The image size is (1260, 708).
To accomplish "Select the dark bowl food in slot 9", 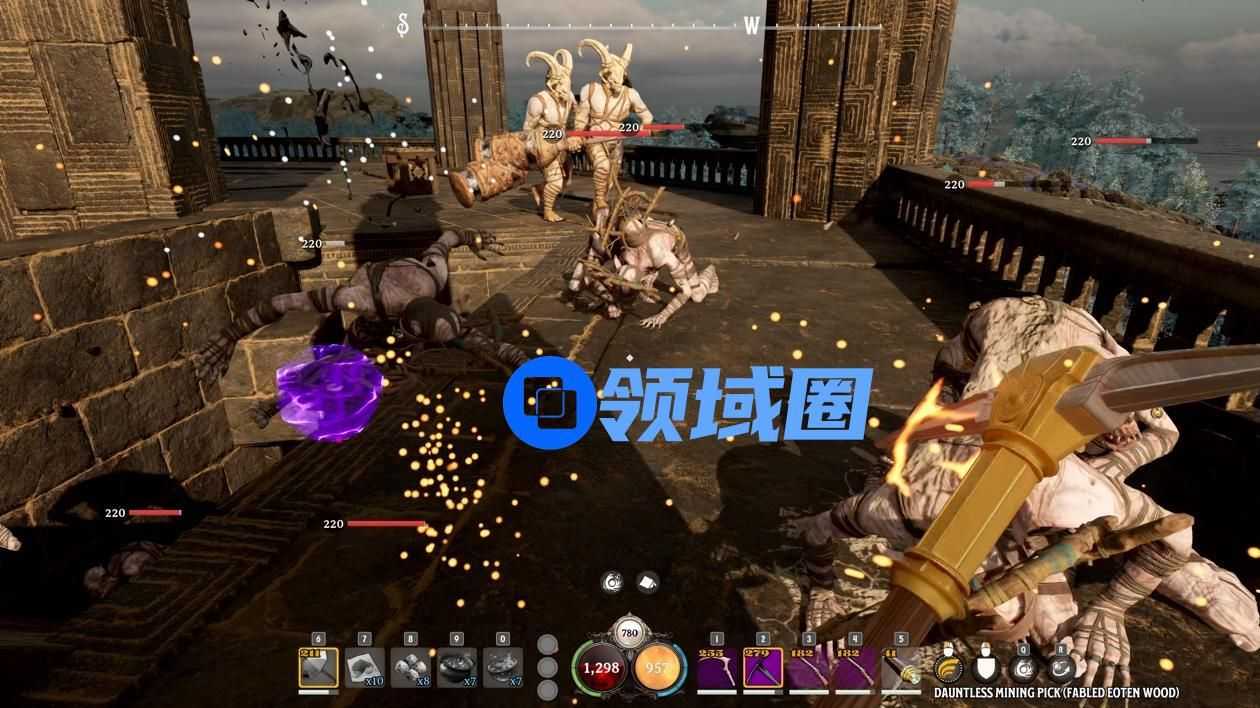I will [456, 668].
